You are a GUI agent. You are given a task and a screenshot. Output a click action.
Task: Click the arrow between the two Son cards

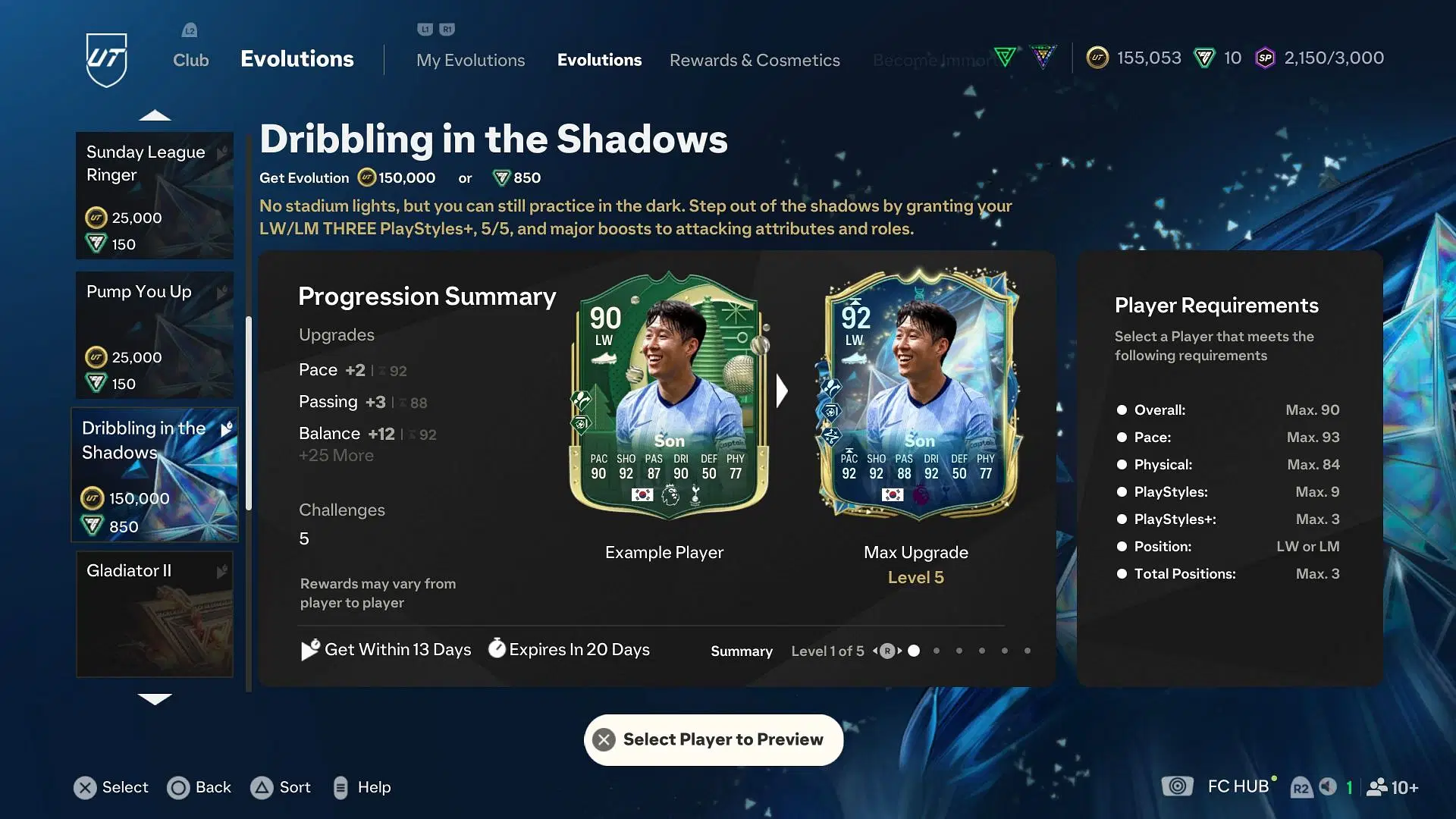coord(782,391)
